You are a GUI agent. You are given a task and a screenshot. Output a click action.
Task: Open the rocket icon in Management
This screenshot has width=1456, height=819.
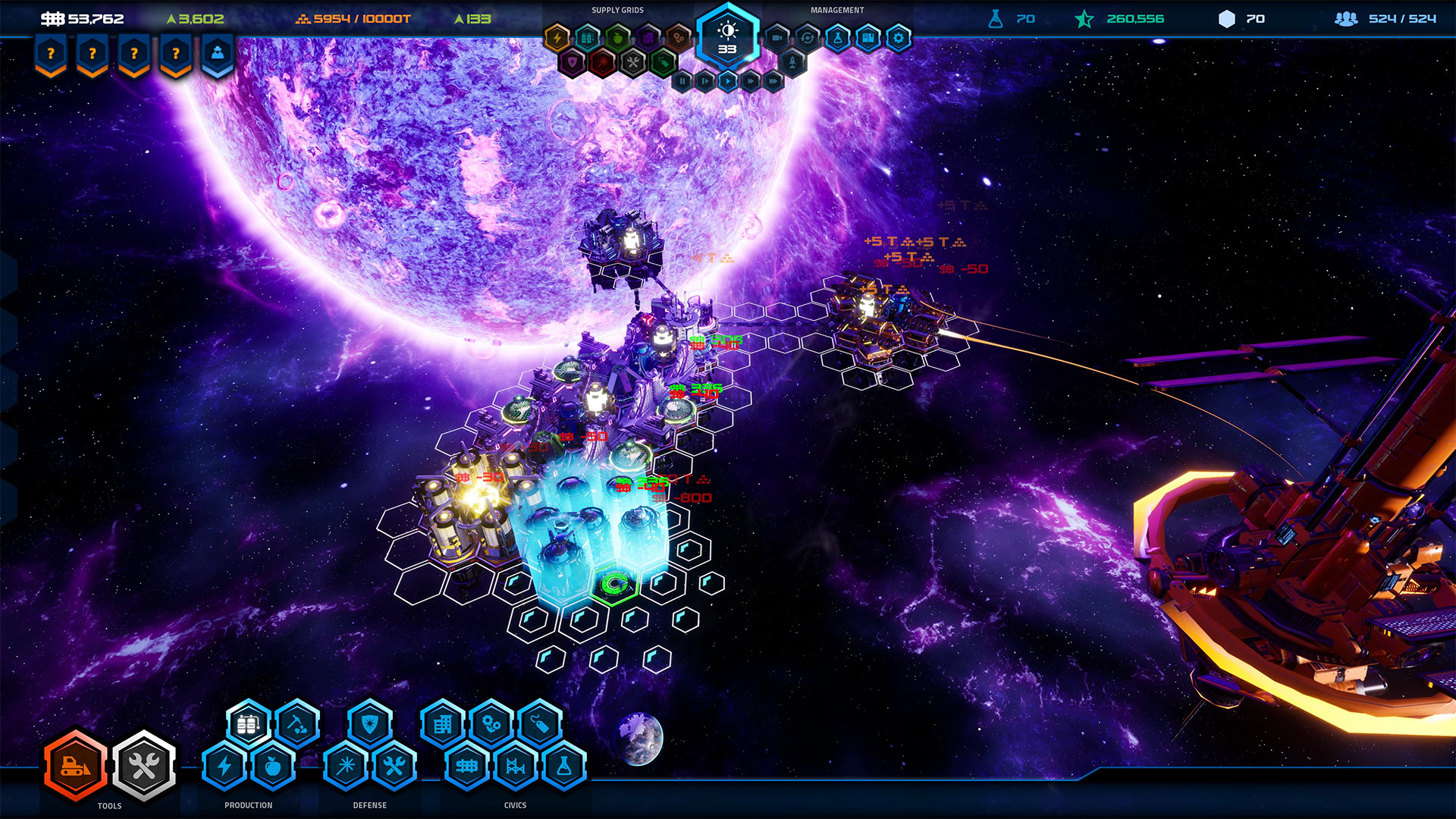point(792,62)
